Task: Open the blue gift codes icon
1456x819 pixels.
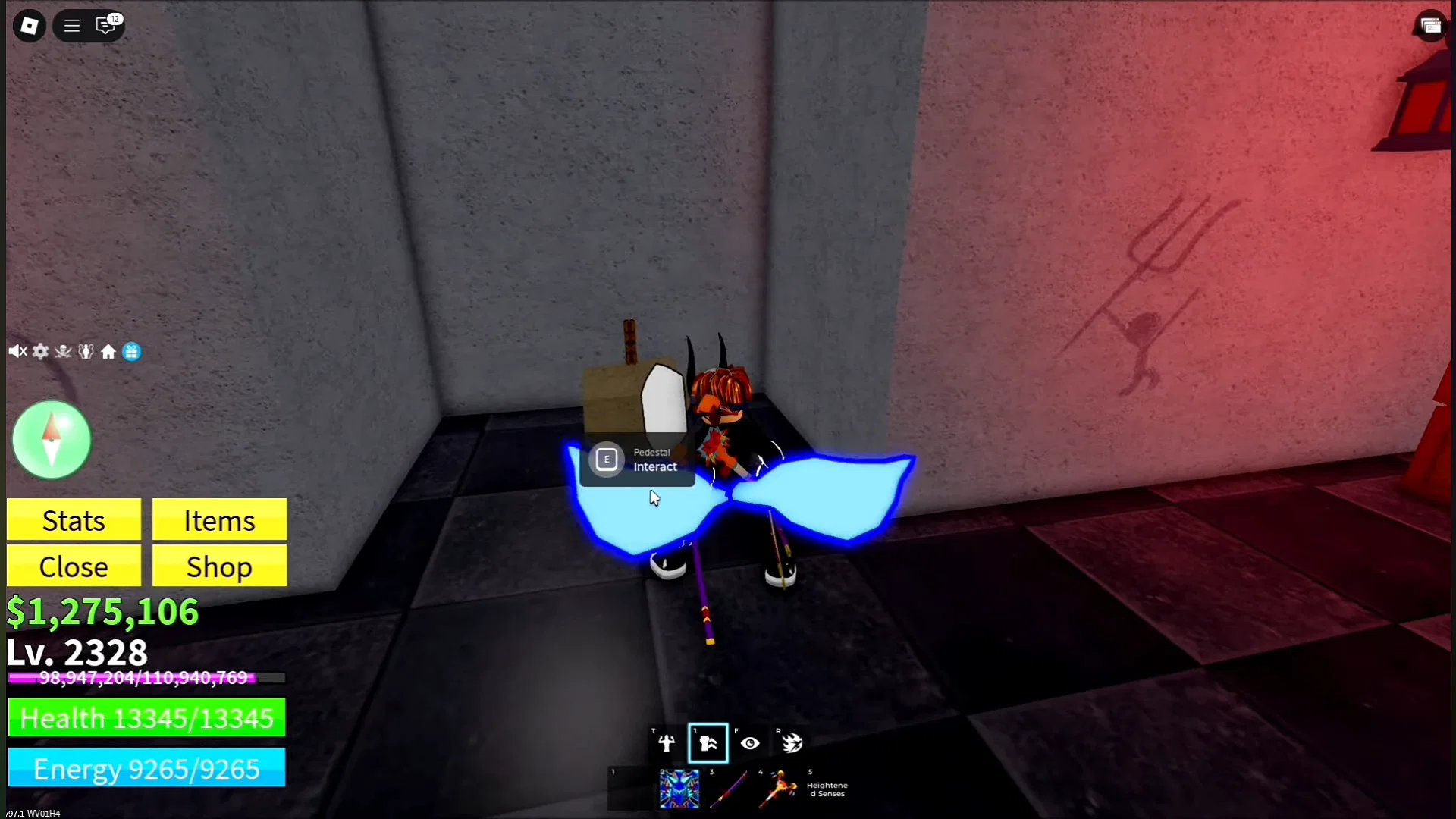Action: point(131,351)
